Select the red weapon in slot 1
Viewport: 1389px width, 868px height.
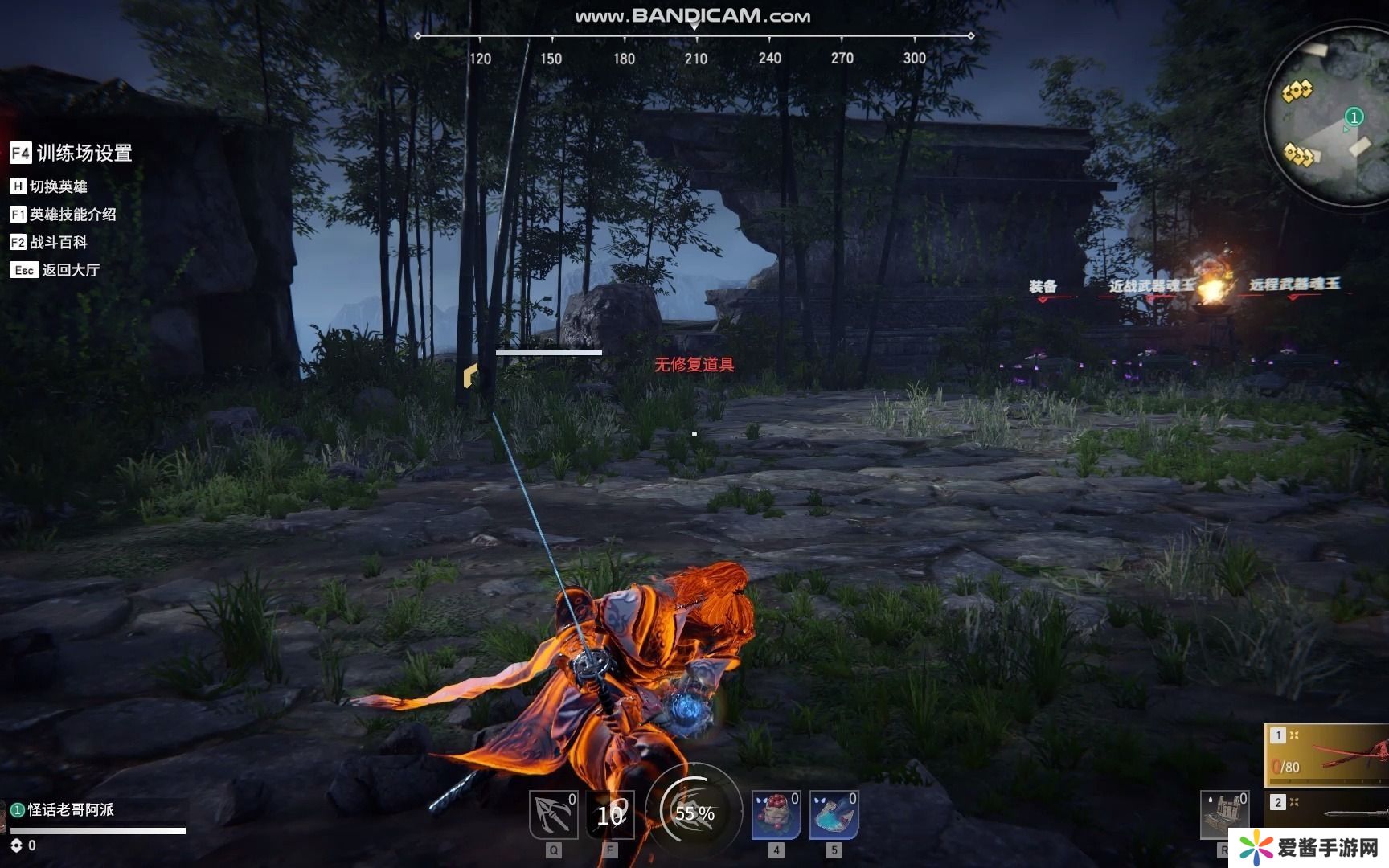1328,755
